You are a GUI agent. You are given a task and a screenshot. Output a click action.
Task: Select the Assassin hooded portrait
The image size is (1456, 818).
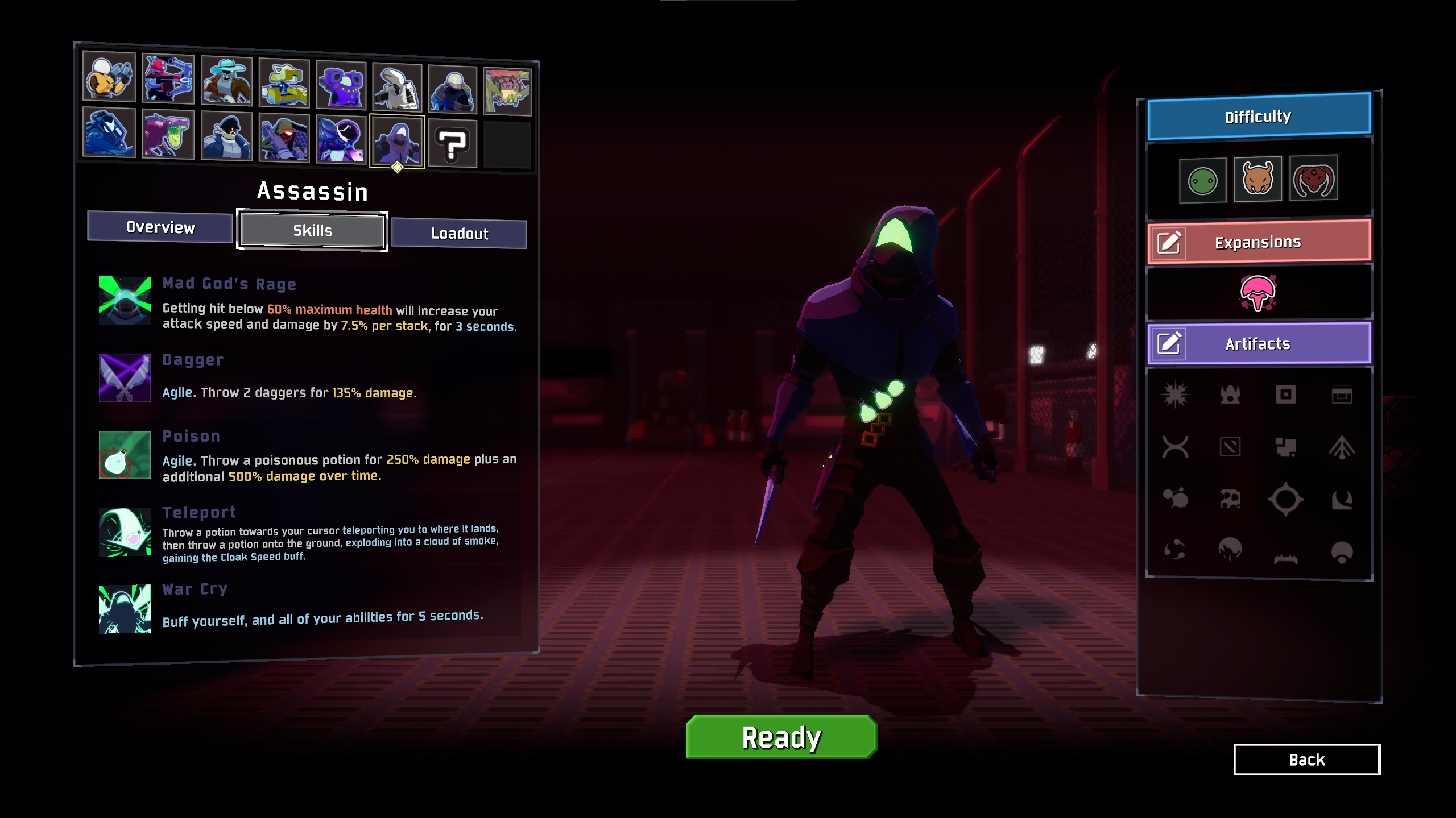coord(397,142)
